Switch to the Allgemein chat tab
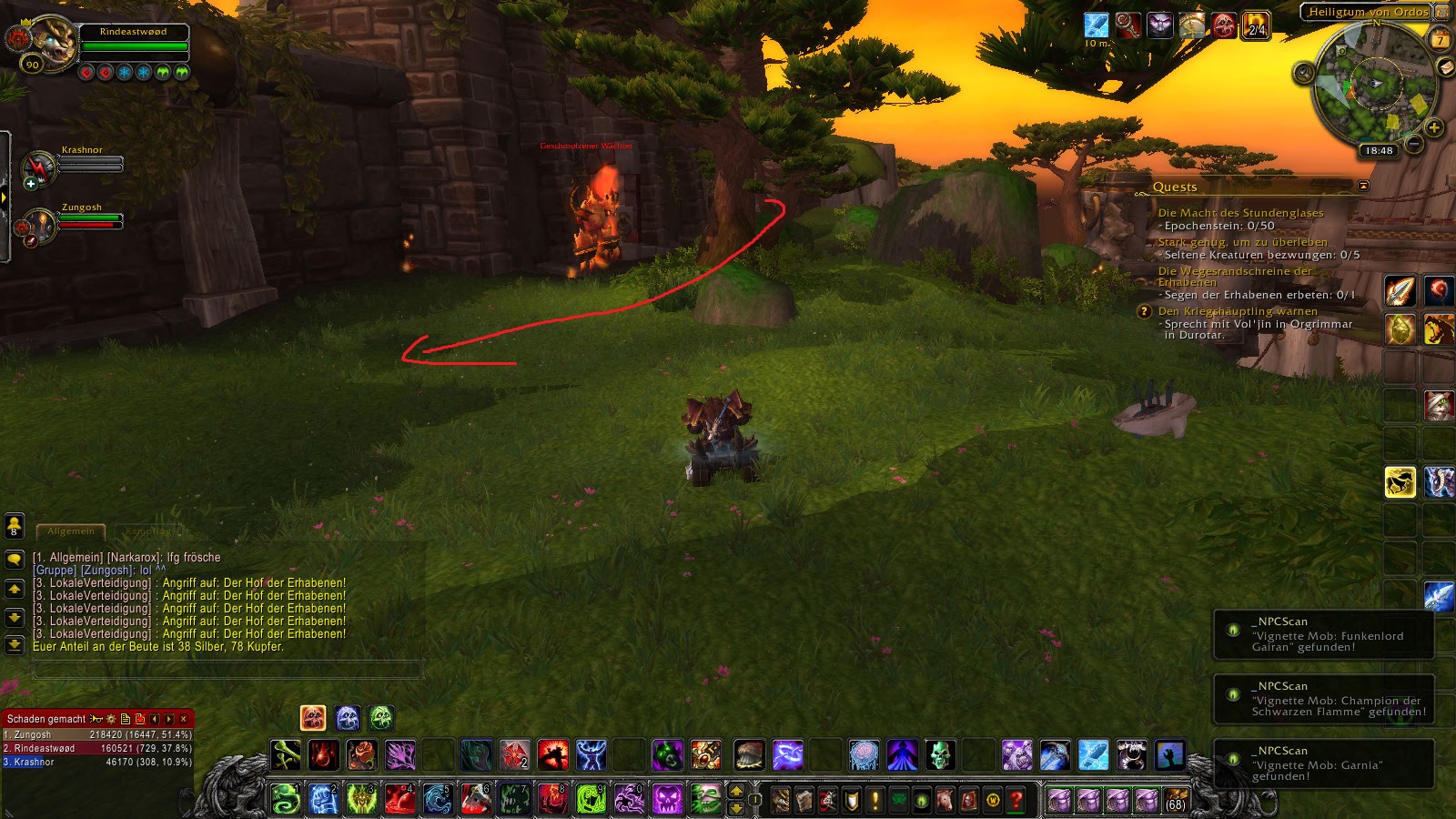Viewport: 1456px width, 819px height. point(71,531)
